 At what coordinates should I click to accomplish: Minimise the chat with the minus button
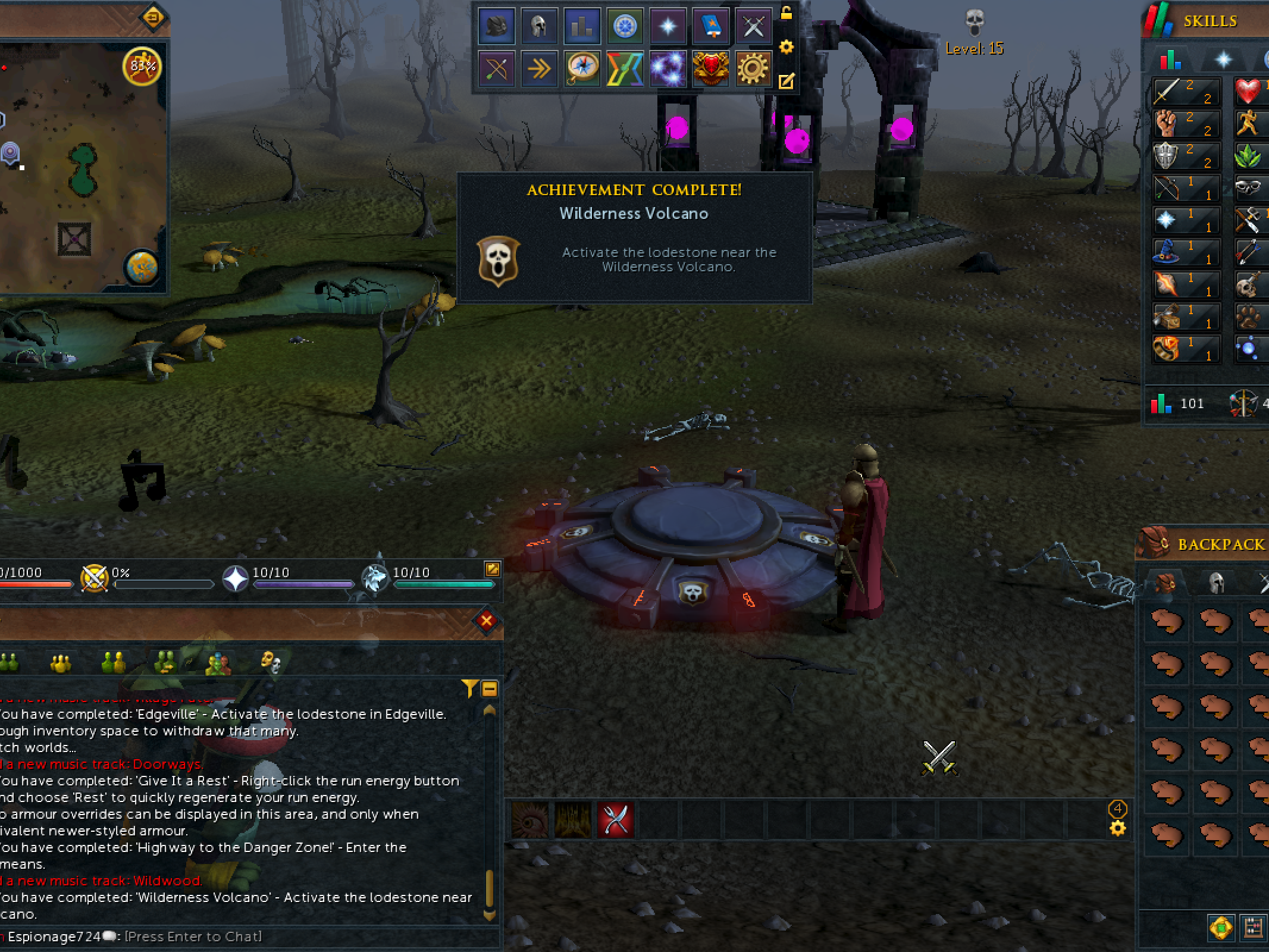coord(490,689)
